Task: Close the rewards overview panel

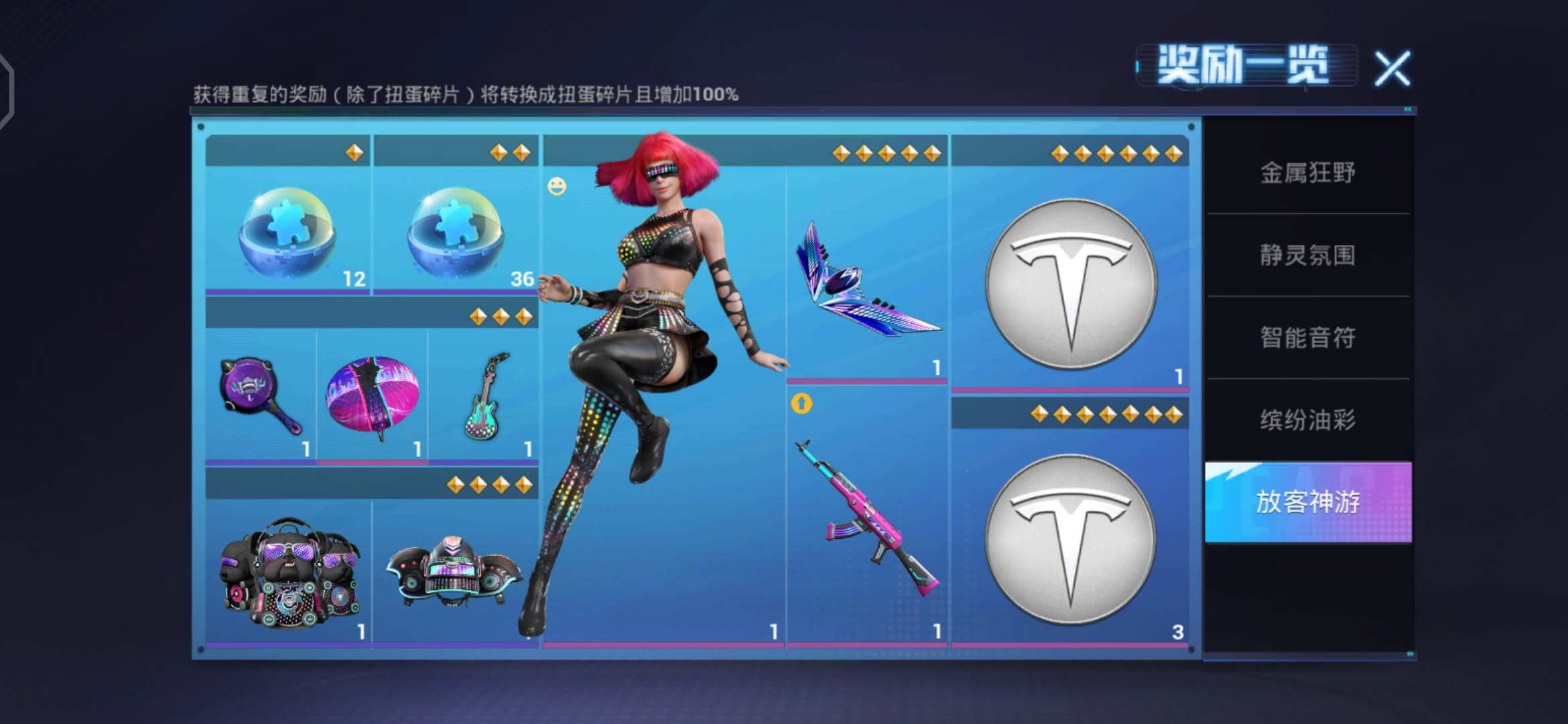Action: 1392,68
